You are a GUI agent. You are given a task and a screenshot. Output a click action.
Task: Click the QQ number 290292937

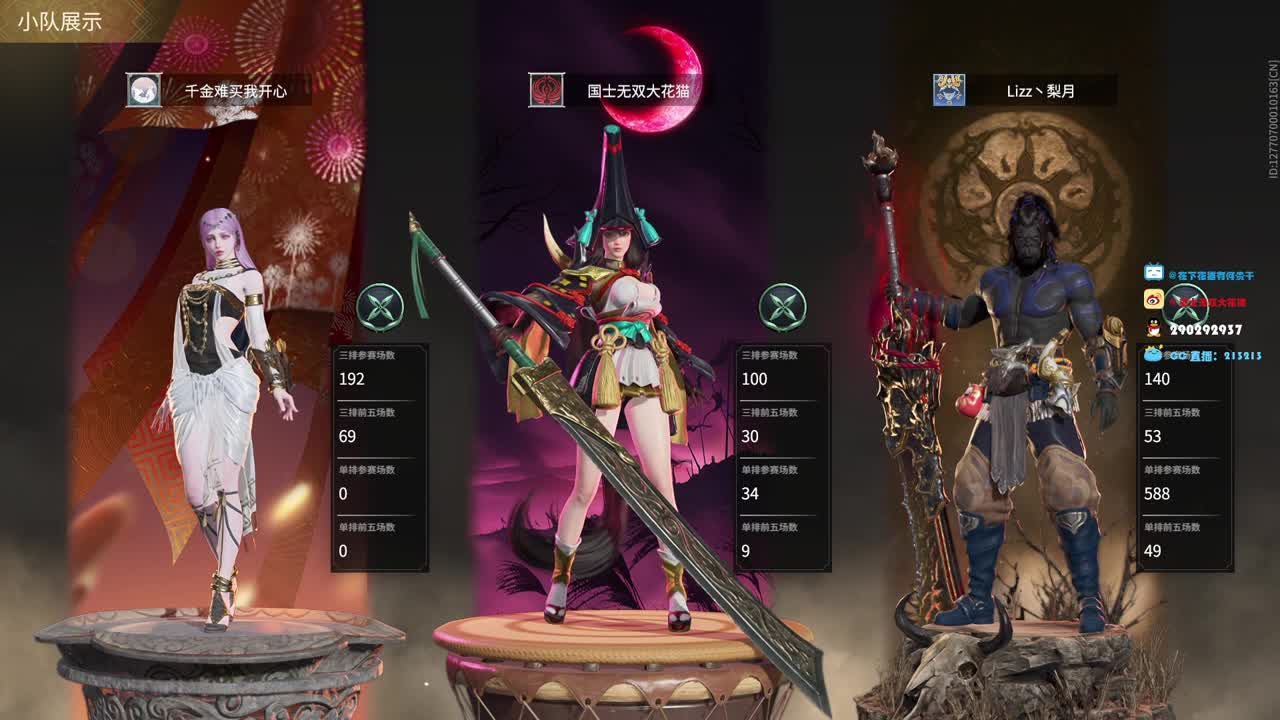point(1205,327)
